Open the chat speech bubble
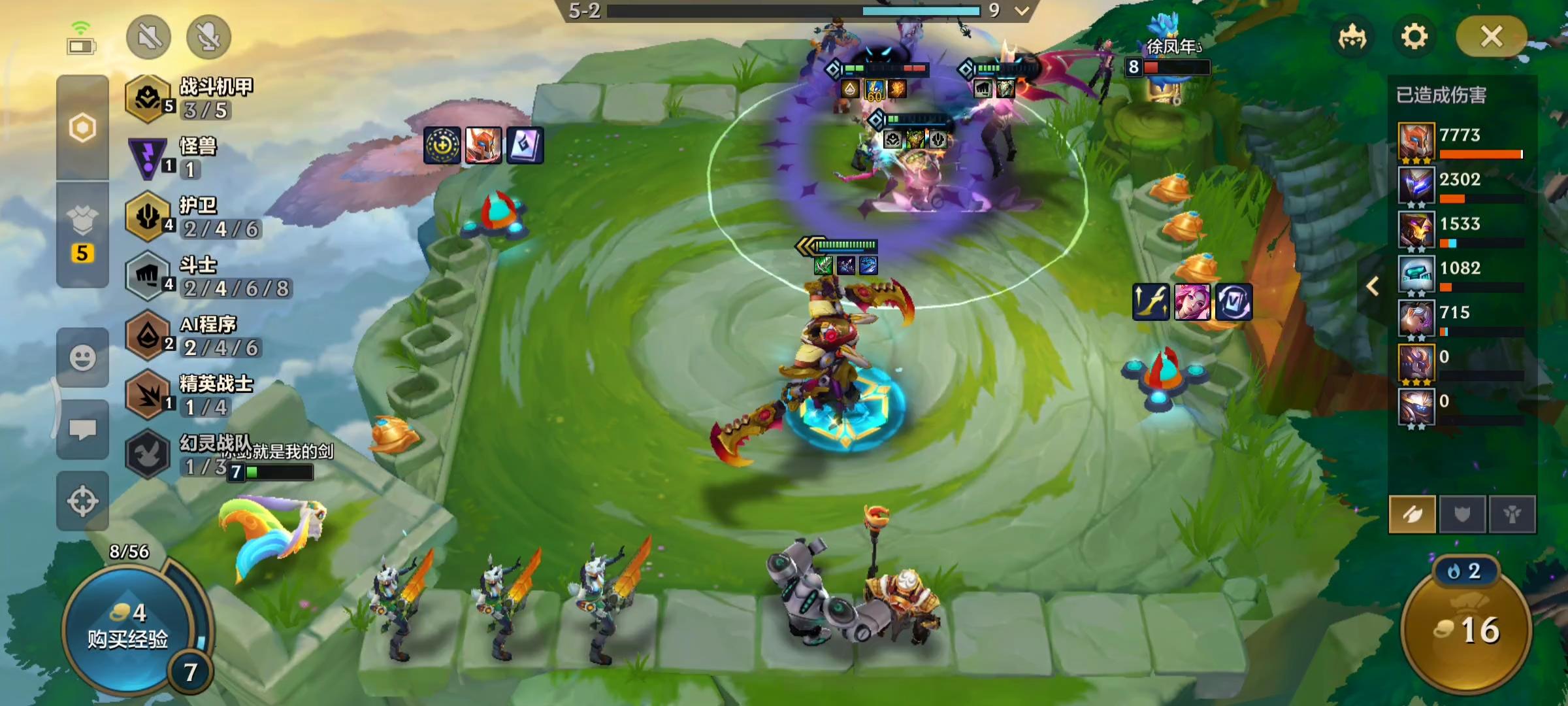The image size is (1568, 706). [82, 429]
